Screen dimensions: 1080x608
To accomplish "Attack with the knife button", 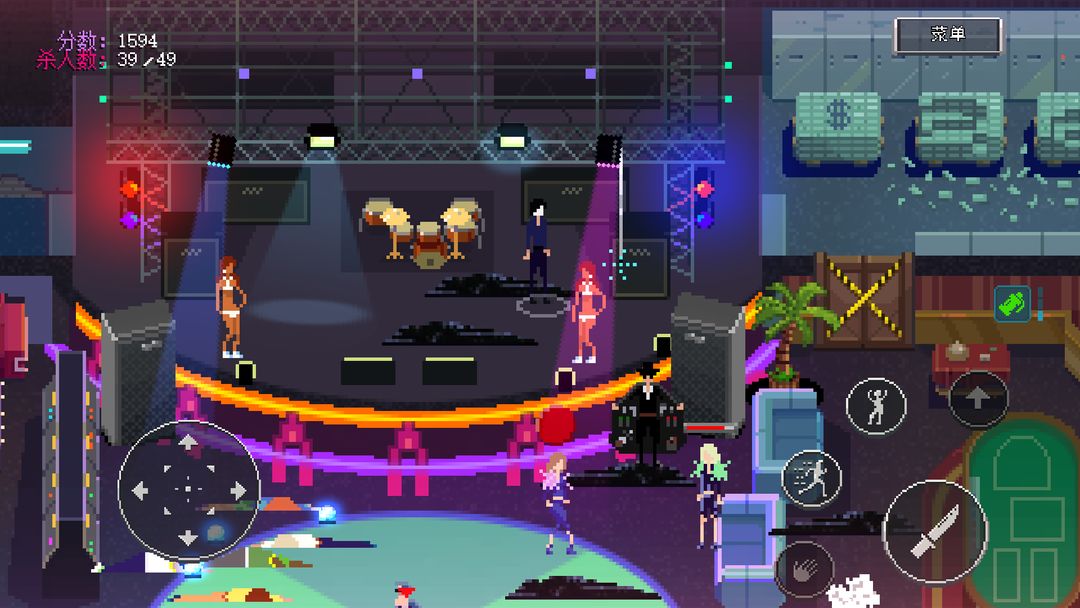I will click(x=935, y=531).
